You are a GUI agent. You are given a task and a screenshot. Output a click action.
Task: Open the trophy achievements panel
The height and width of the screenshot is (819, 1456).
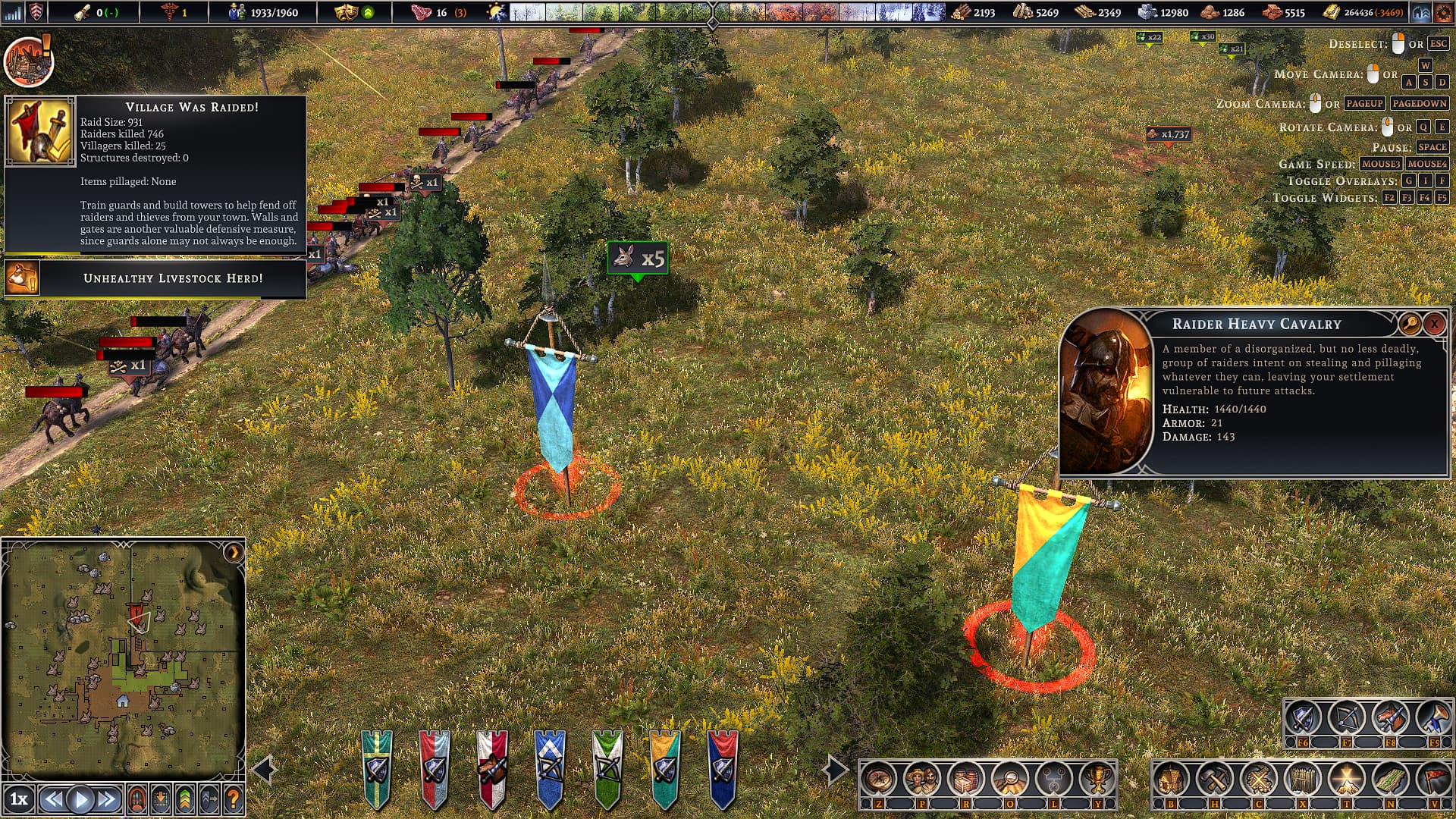point(1097,778)
